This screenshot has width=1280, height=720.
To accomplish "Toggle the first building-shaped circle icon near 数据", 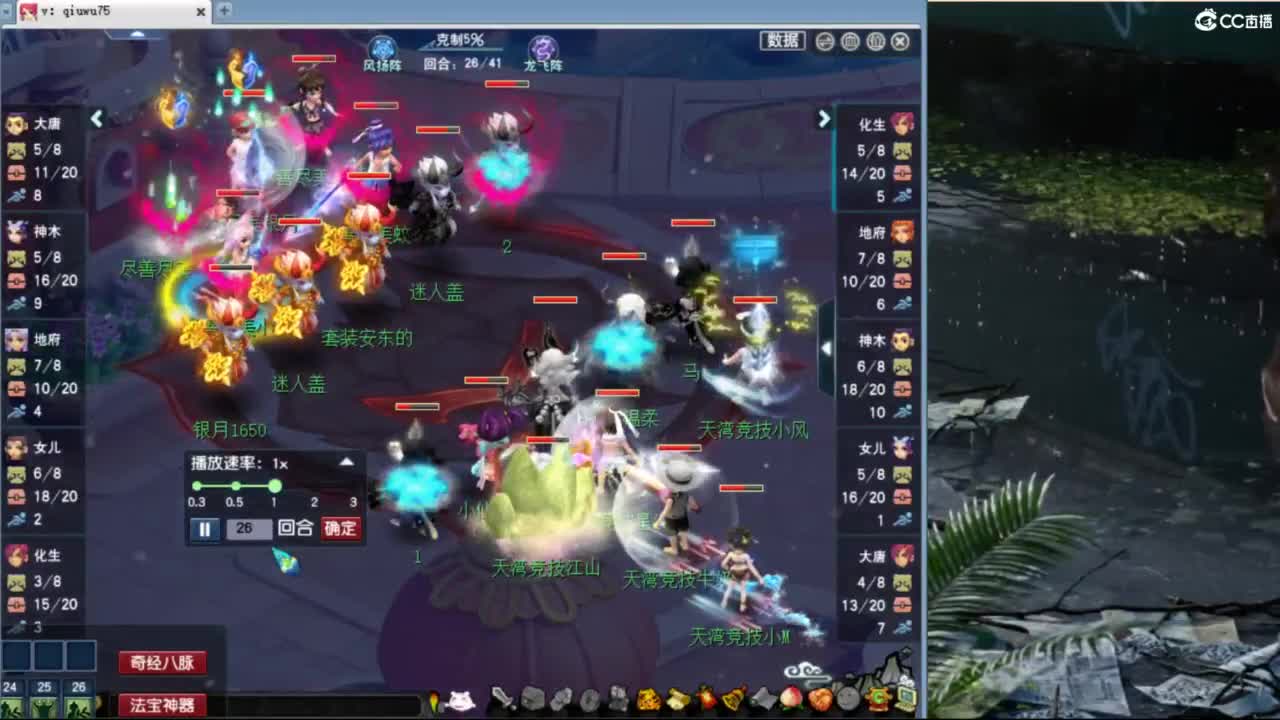I will click(x=849, y=41).
